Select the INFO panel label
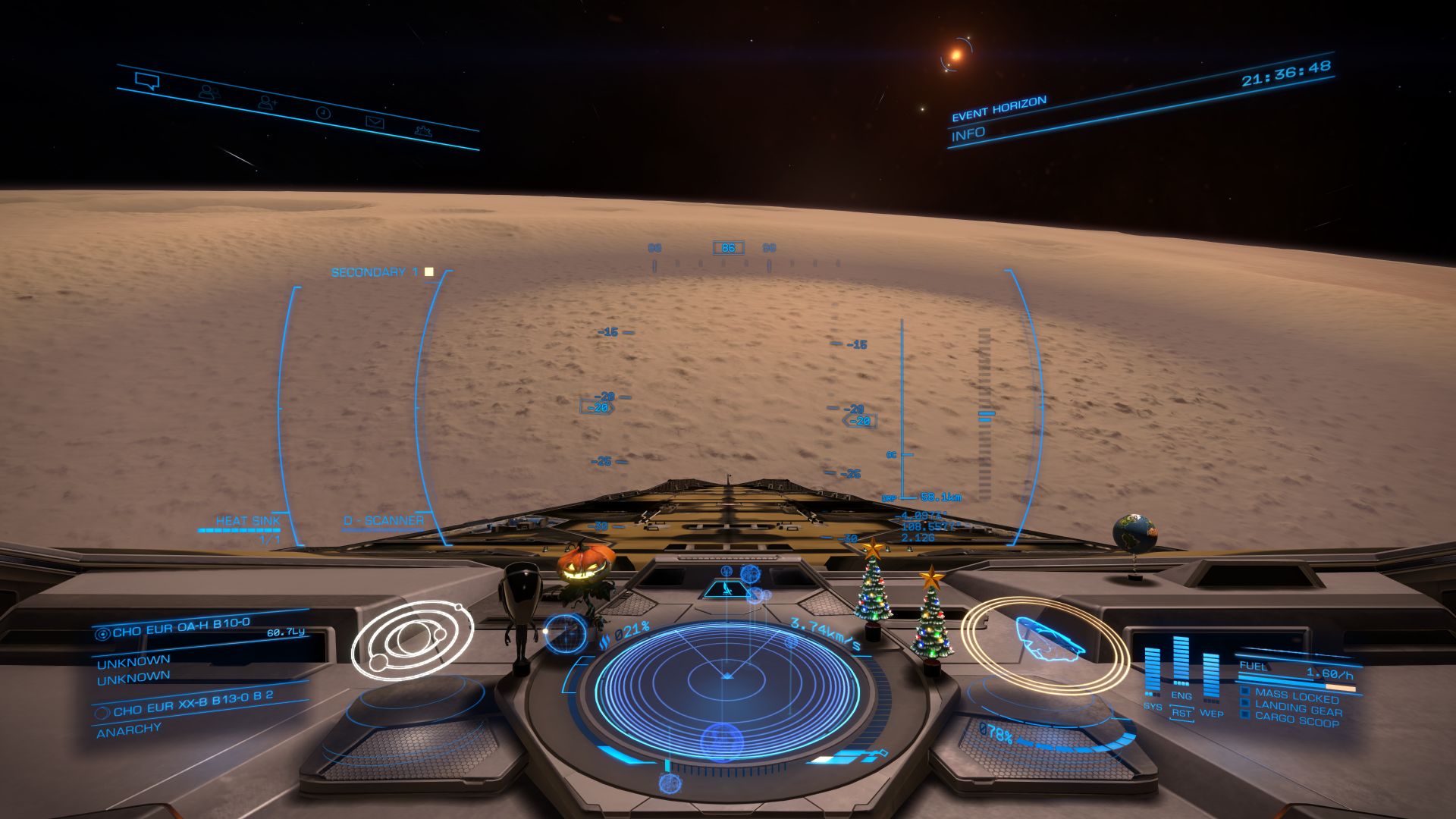 point(968,134)
